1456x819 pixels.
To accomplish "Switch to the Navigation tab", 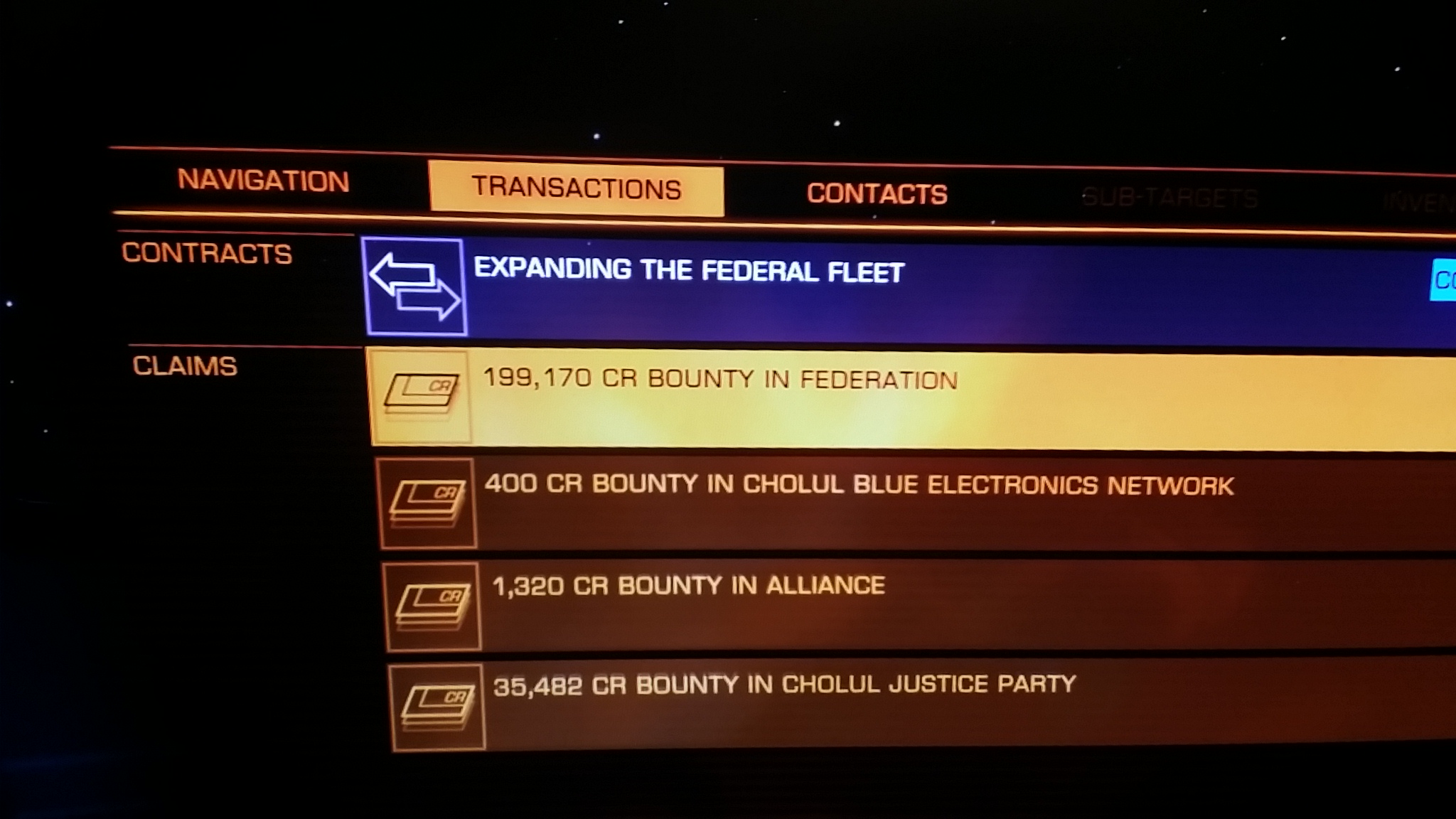I will (263, 181).
